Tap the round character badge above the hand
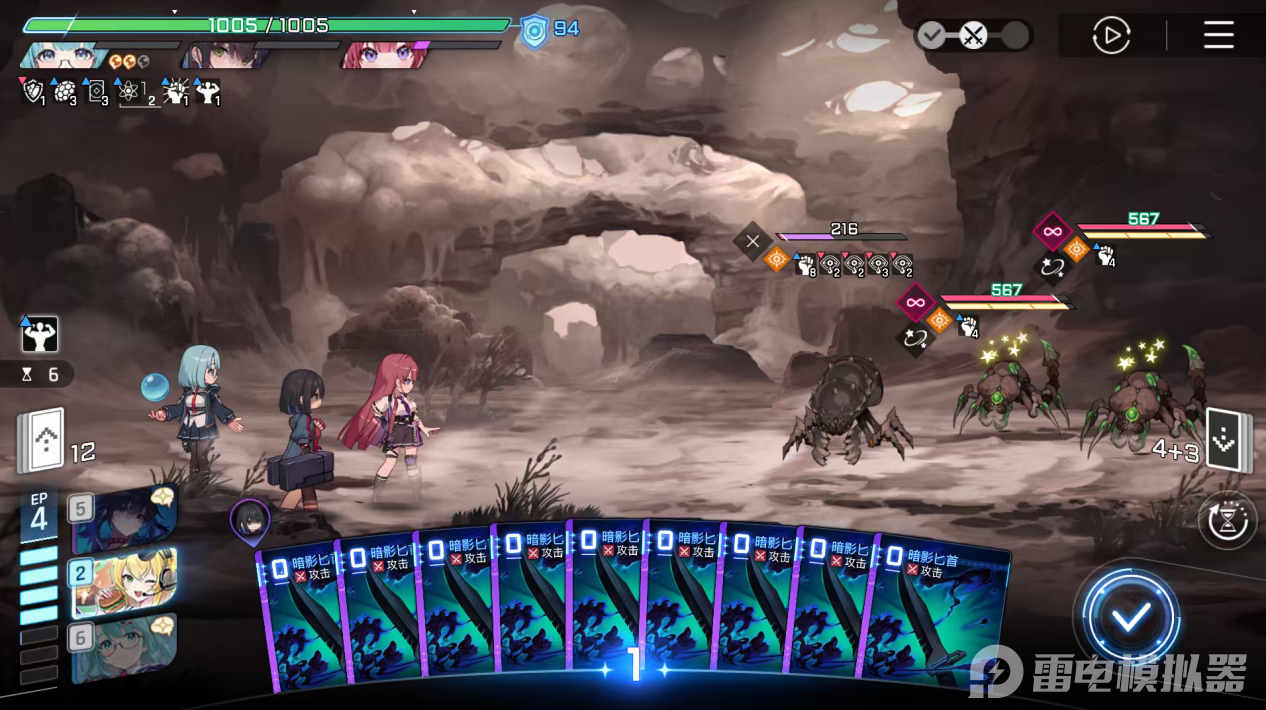The height and width of the screenshot is (710, 1266). [x=249, y=519]
